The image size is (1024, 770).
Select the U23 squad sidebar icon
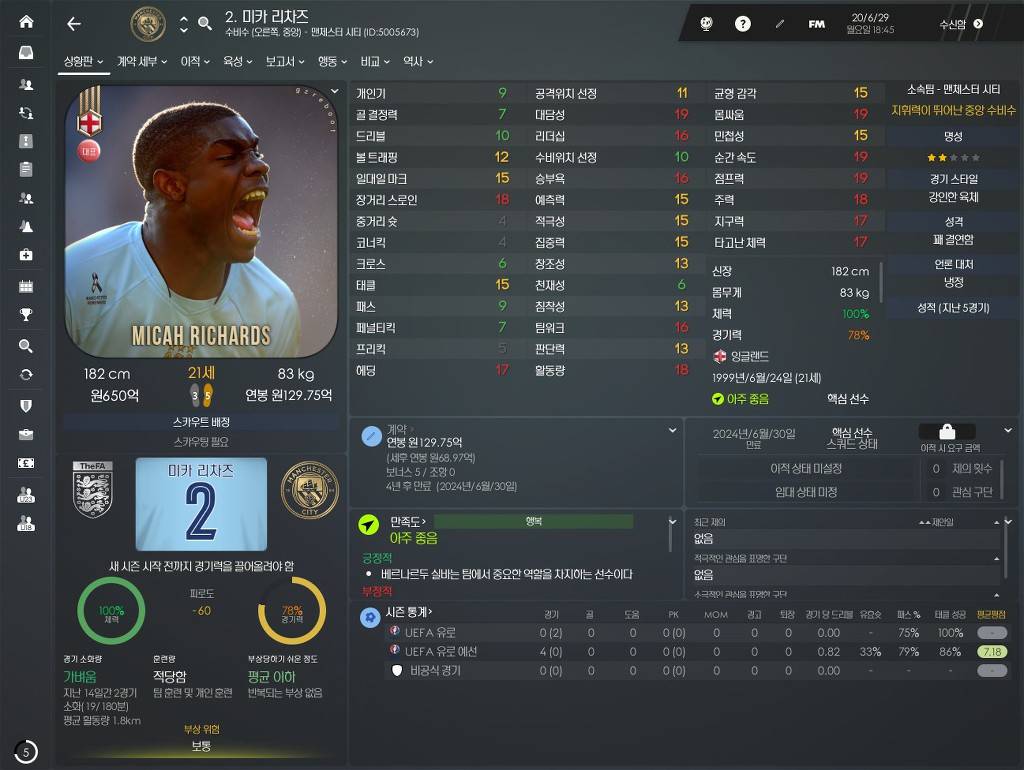tap(26, 495)
